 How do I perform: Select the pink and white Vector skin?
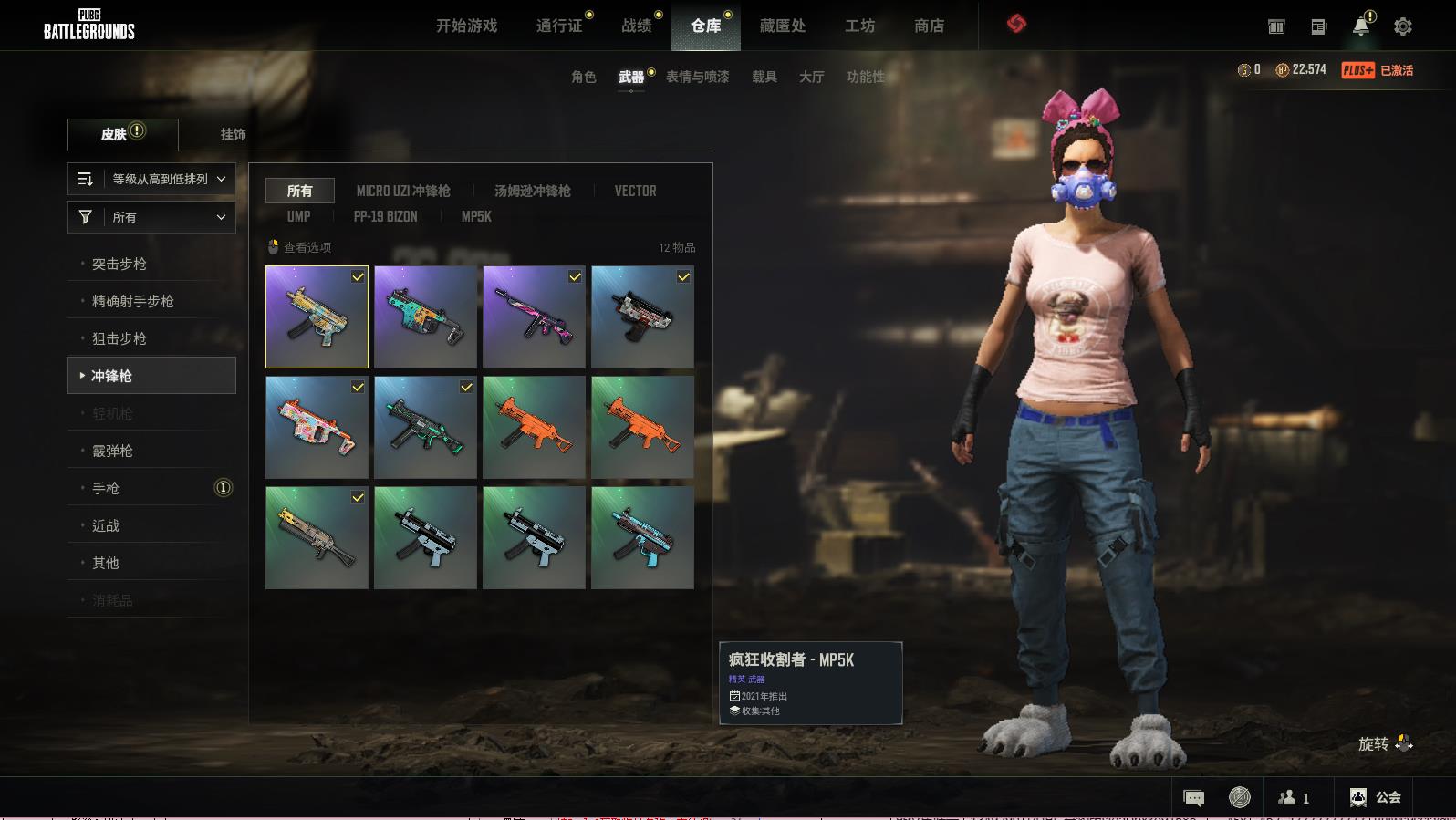coord(317,427)
